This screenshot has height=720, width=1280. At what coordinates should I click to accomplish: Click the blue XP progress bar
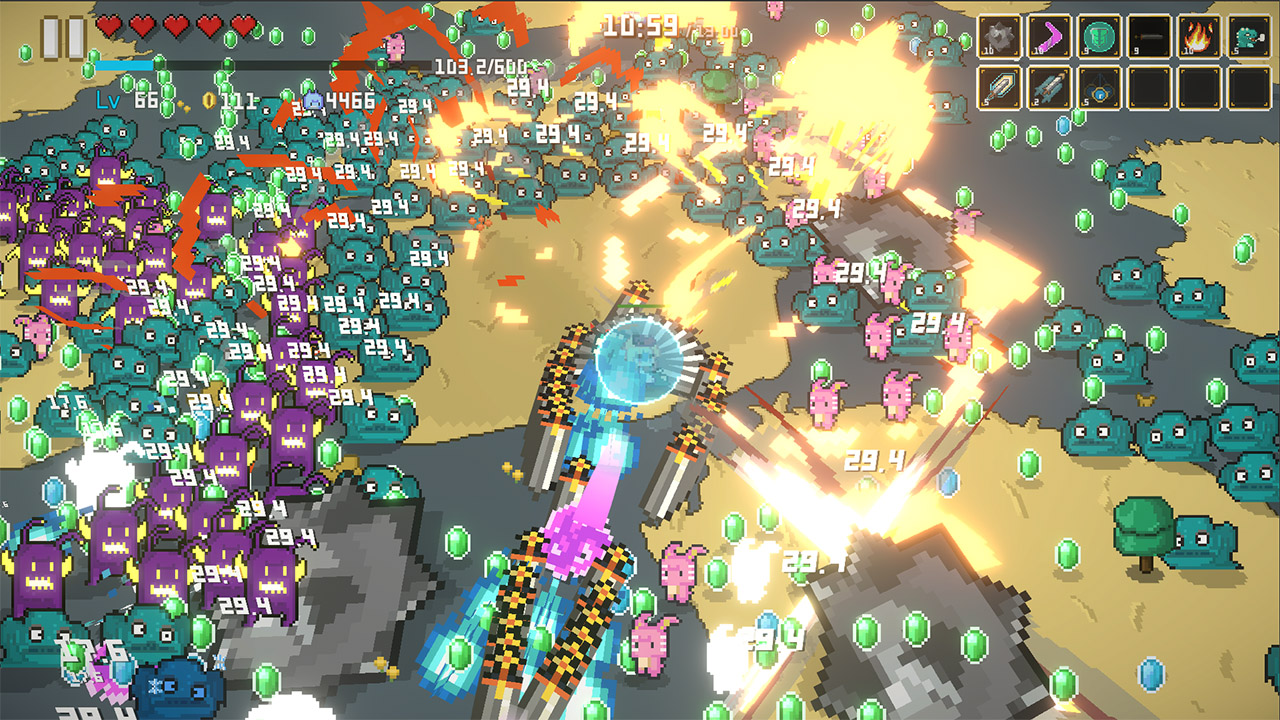pyautogui.click(x=122, y=65)
